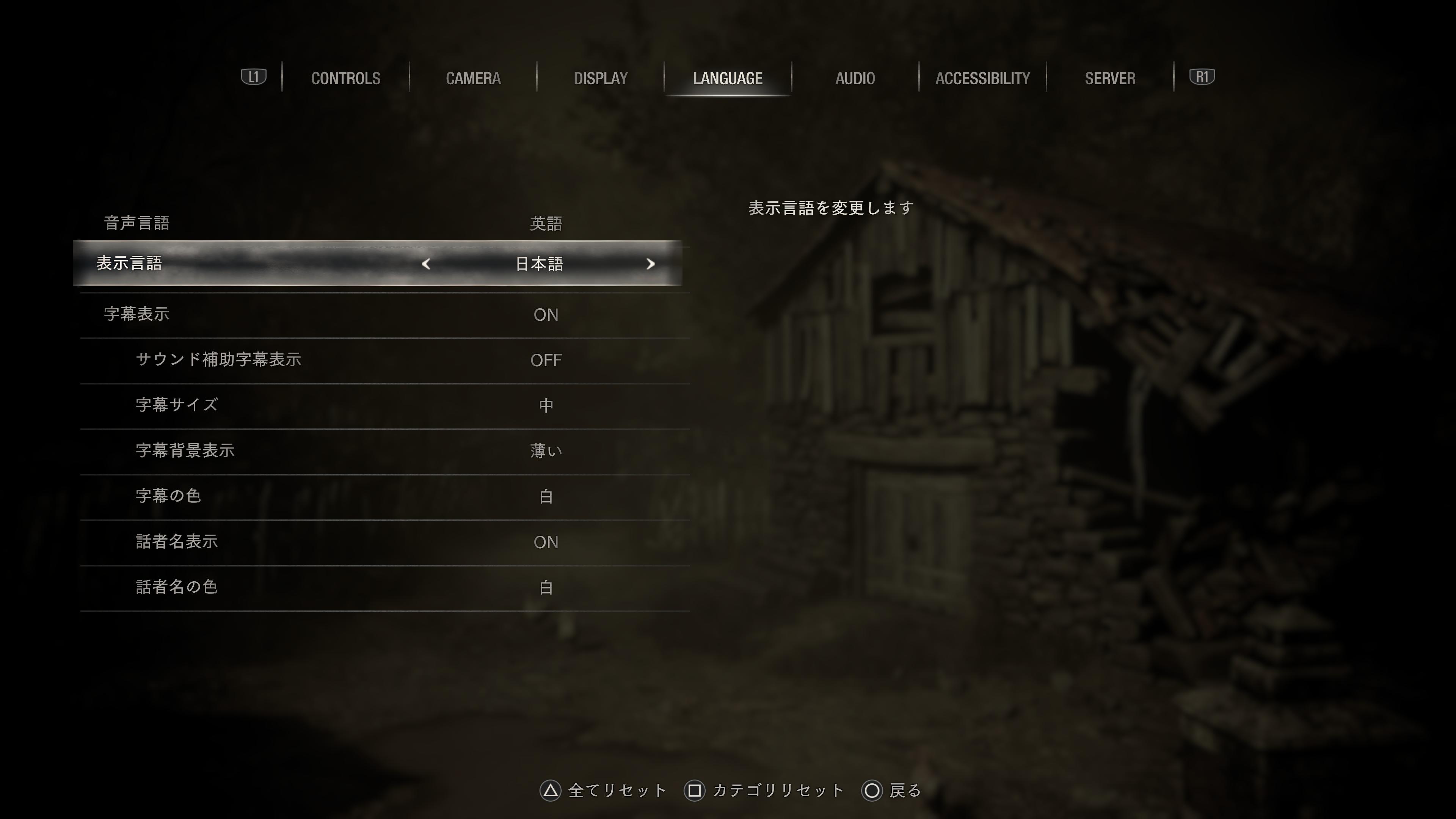Switch to the CONTROLS tab
The width and height of the screenshot is (1456, 819).
pyautogui.click(x=345, y=78)
